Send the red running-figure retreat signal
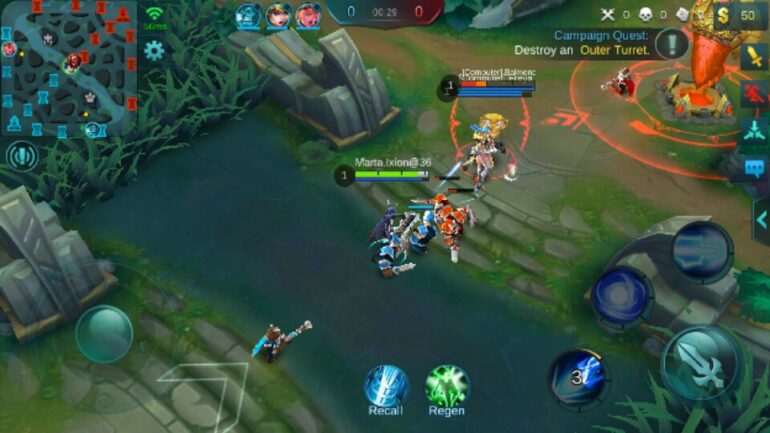Image resolution: width=770 pixels, height=433 pixels. pyautogui.click(x=755, y=94)
